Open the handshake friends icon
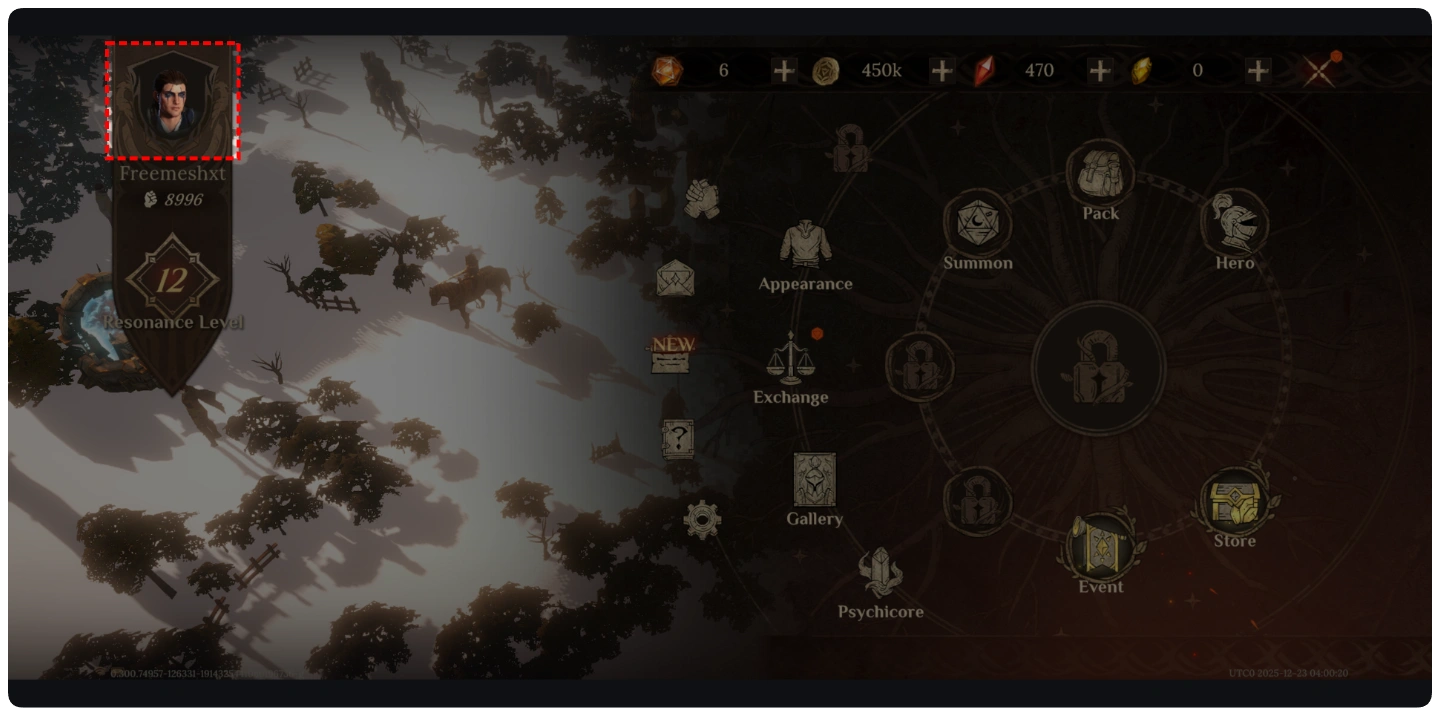The image size is (1440, 716). point(702,198)
